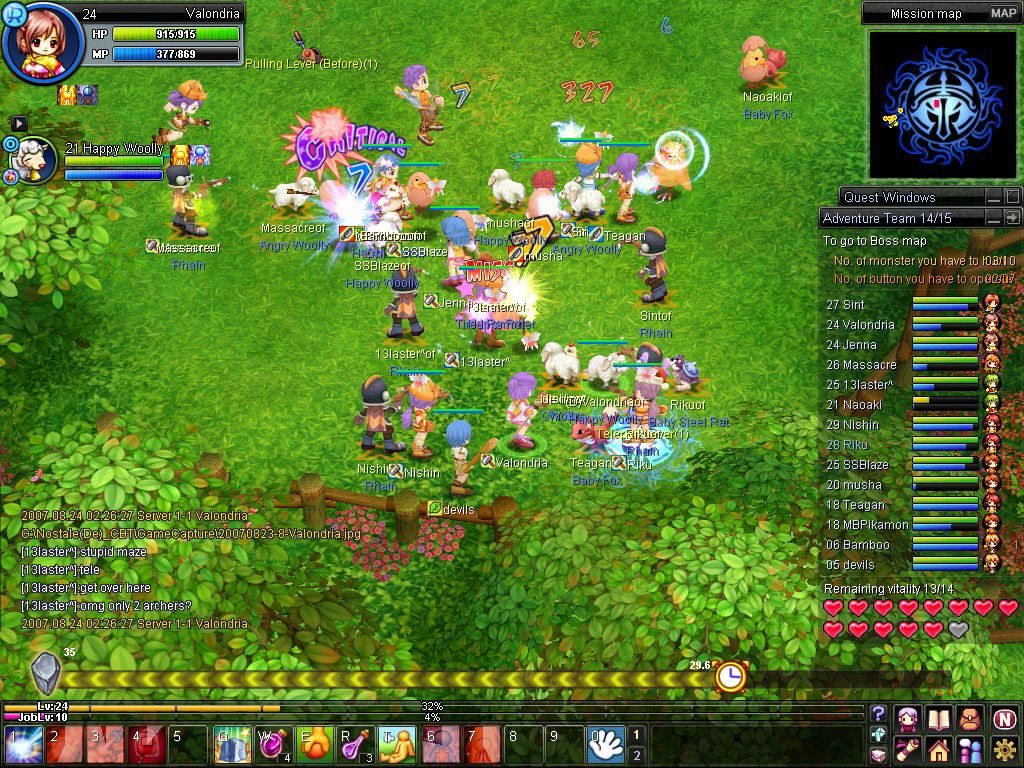Screen dimensions: 1024x768
Task: Open the character portrait menu icon
Action: (x=907, y=718)
